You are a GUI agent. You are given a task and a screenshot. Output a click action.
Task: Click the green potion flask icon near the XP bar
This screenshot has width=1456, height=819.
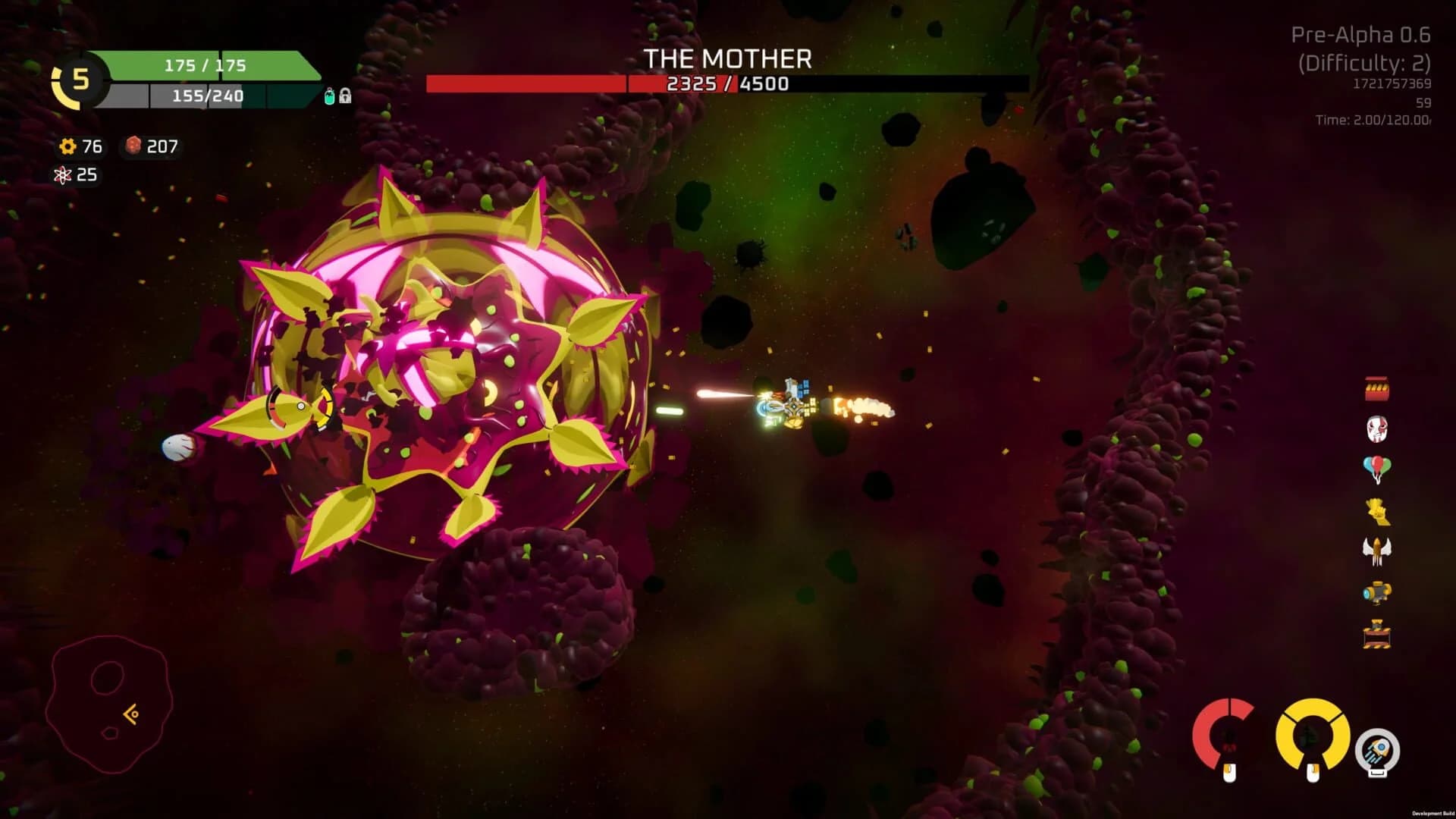pyautogui.click(x=328, y=96)
